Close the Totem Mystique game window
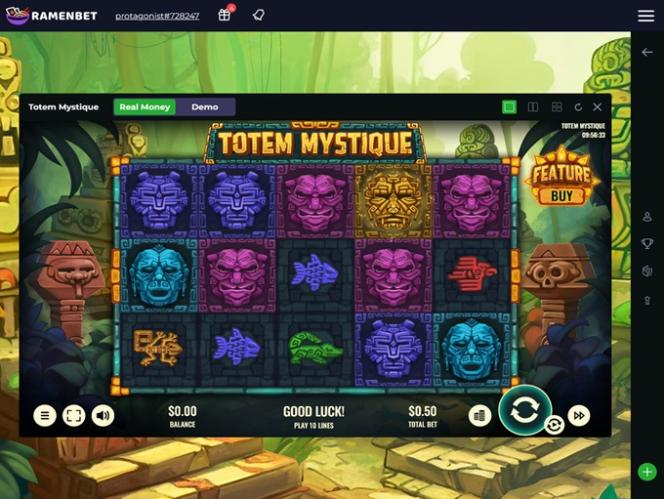The width and height of the screenshot is (664, 499). point(598,107)
